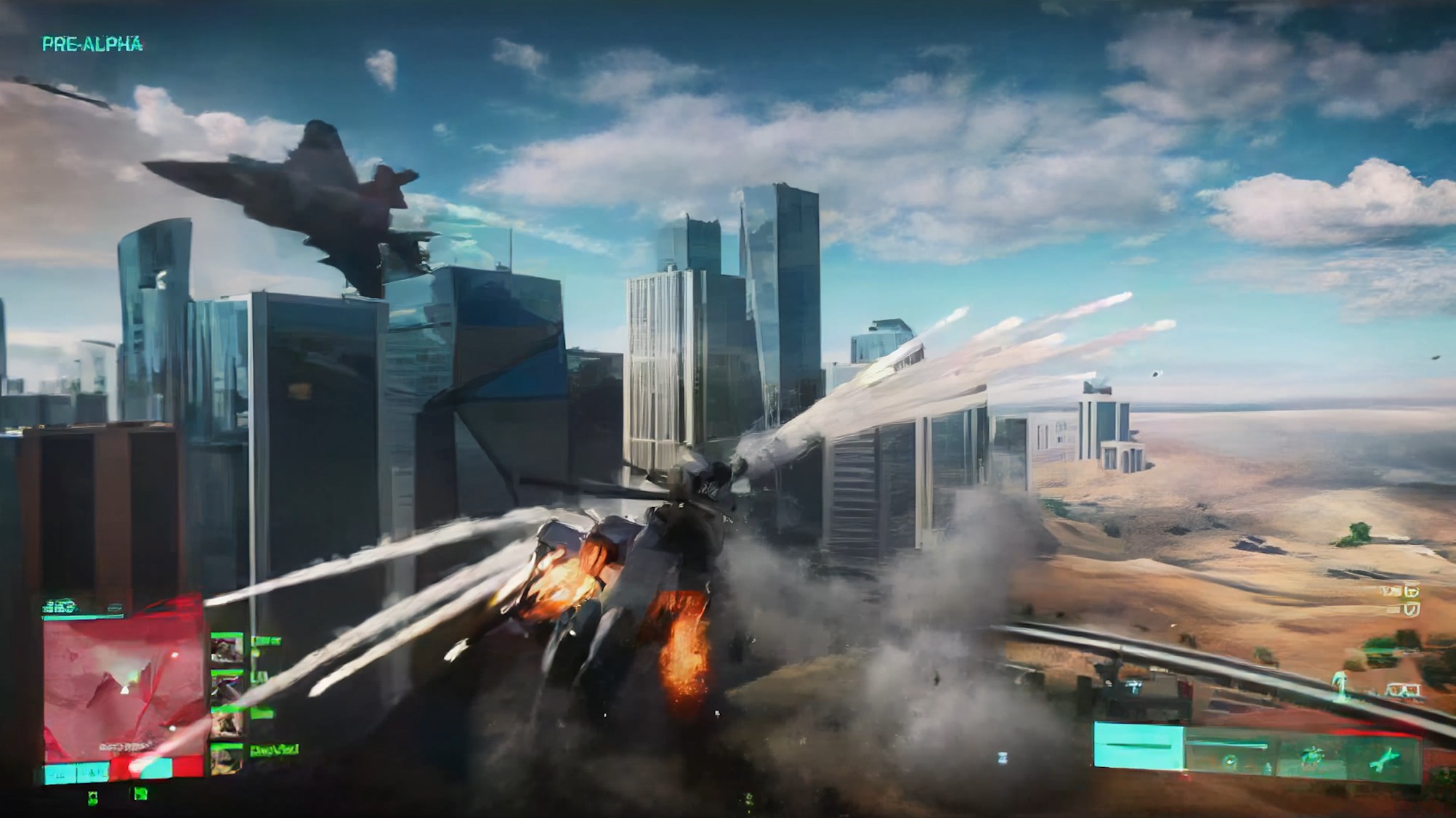Click the red-tinted minimap
This screenshot has height=818, width=1456.
122,687
